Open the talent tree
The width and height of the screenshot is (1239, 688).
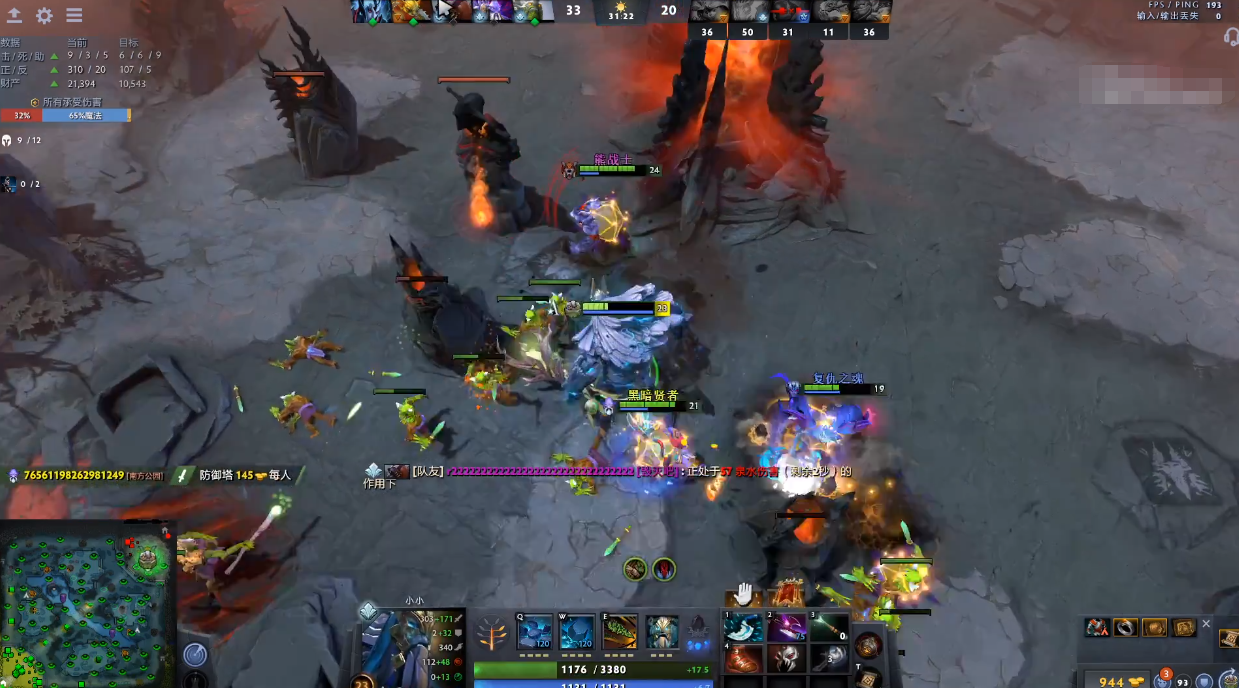(x=492, y=632)
